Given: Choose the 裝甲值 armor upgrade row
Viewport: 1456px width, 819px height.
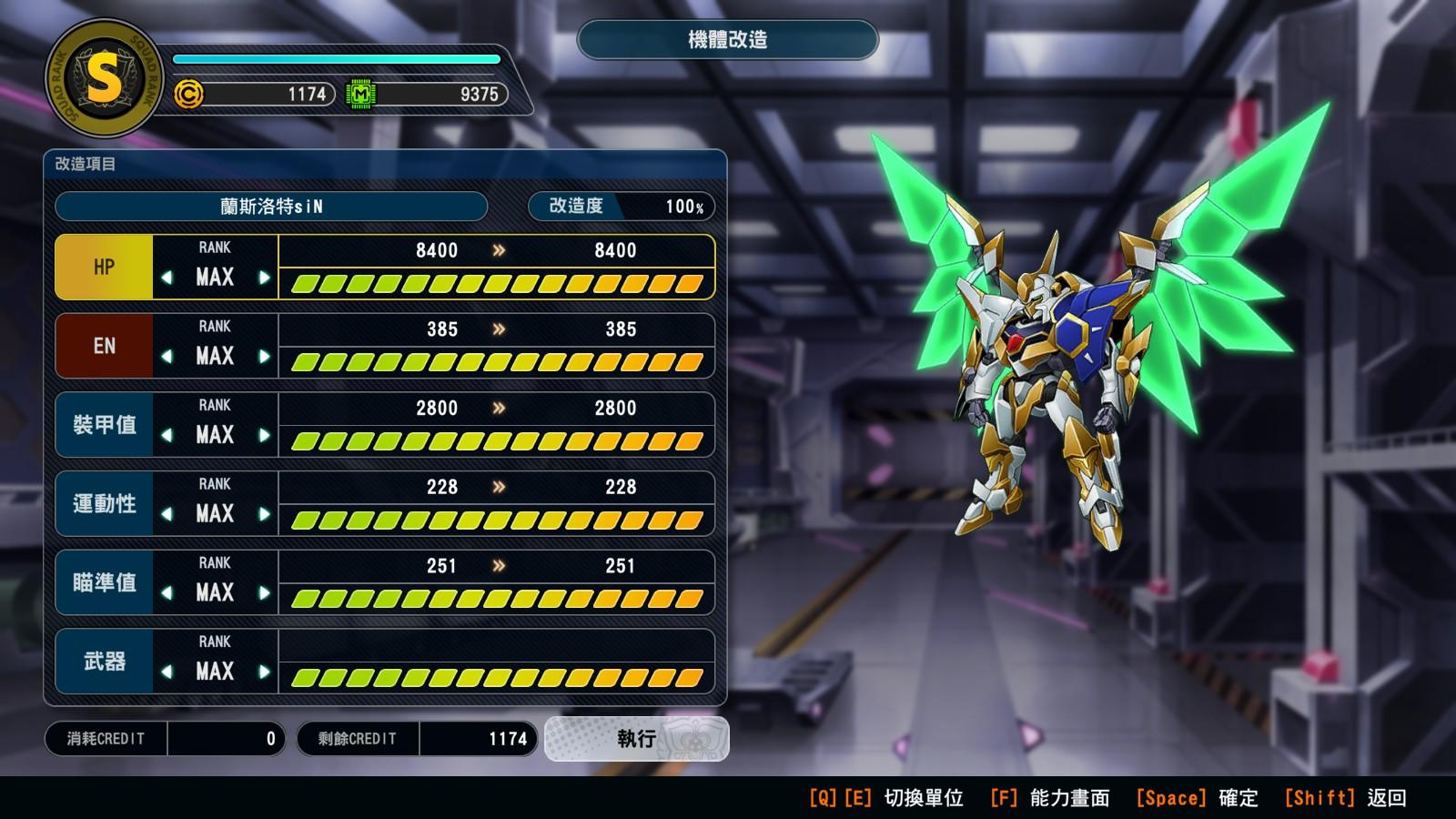Looking at the screenshot, I should click(x=104, y=425).
